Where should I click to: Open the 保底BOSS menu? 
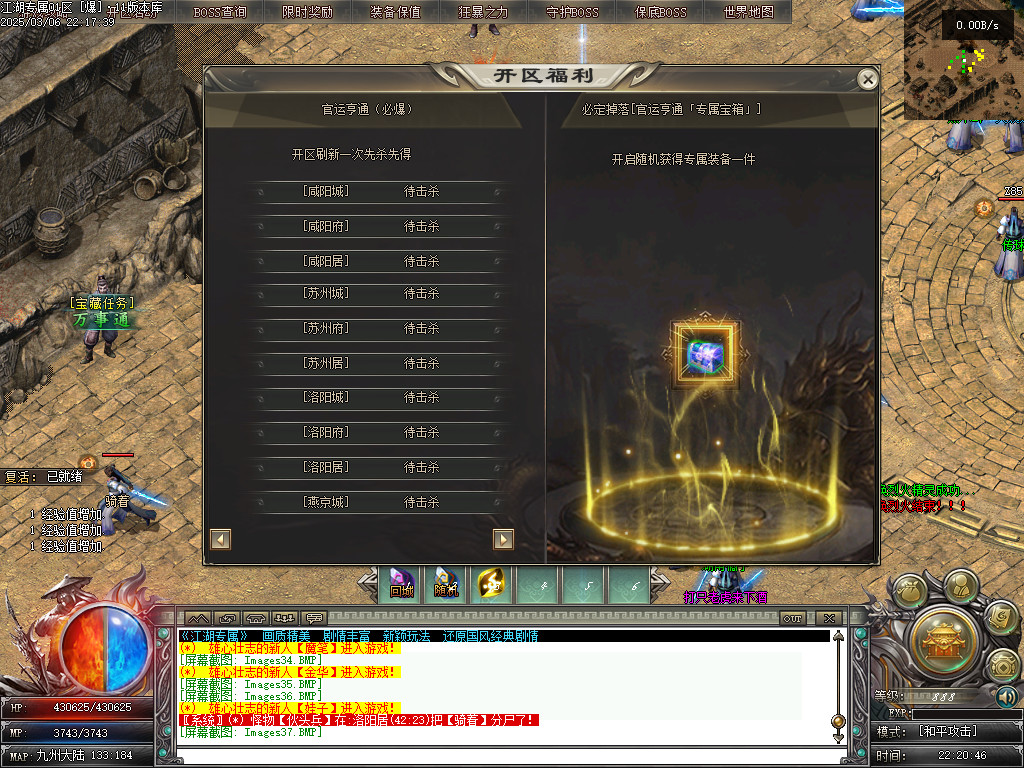[660, 12]
